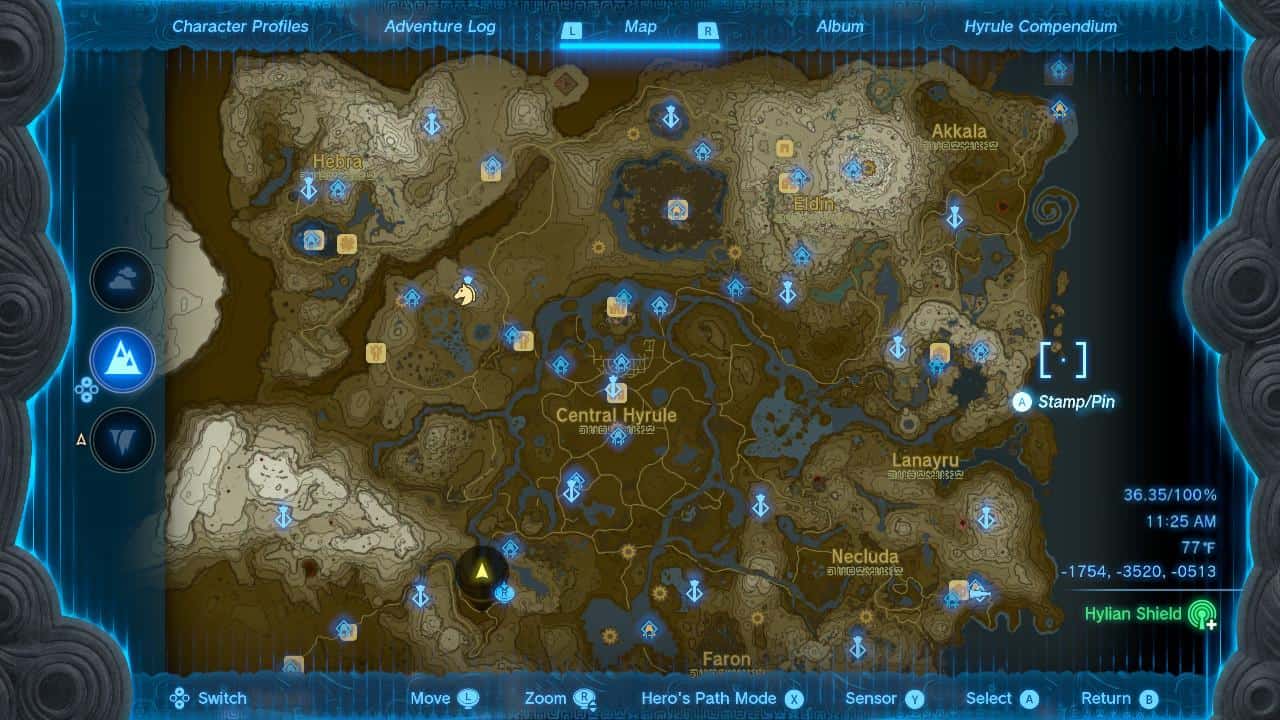
Task: Select the sky map layer icon
Action: pyautogui.click(x=120, y=280)
